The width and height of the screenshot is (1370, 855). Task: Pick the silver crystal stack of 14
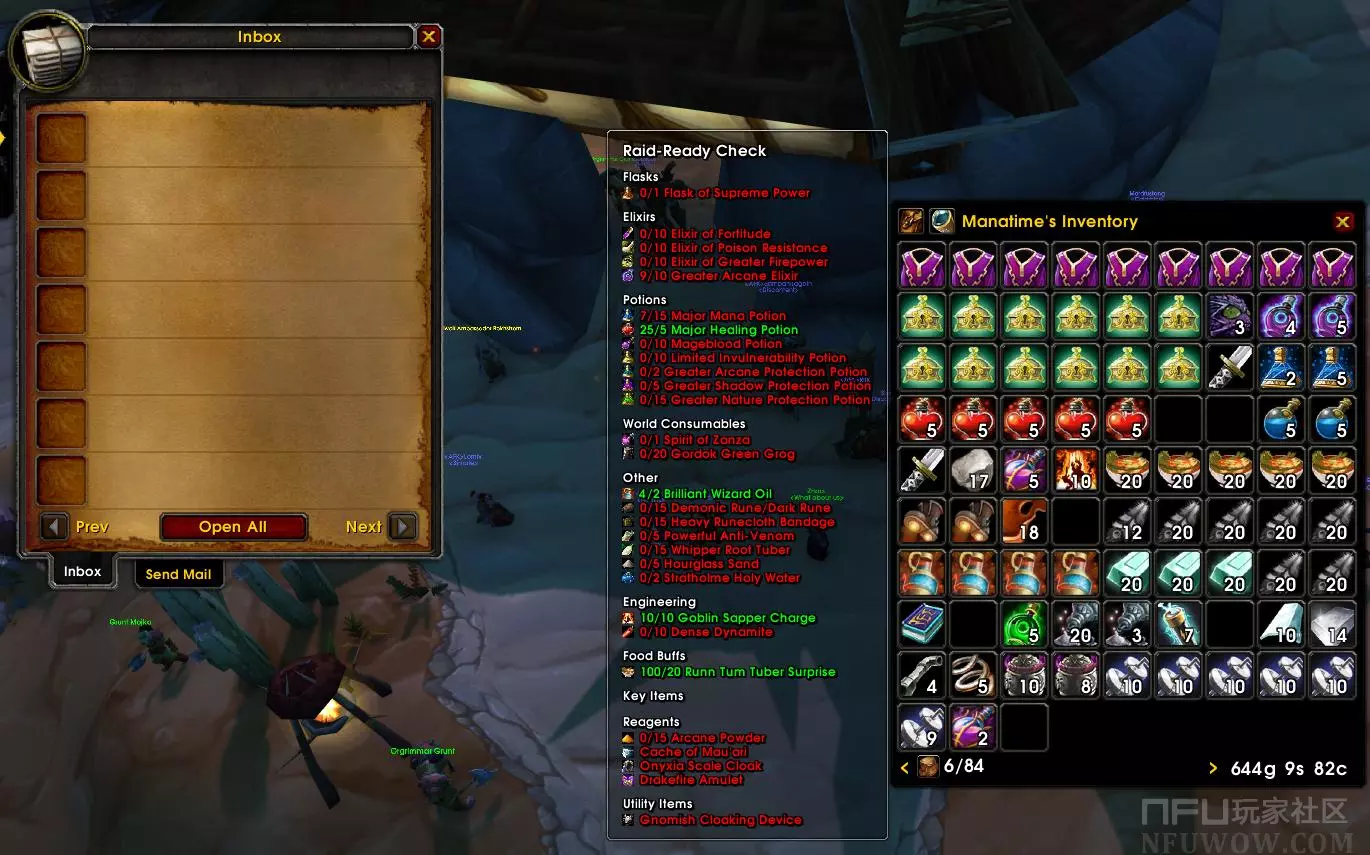[x=1332, y=624]
